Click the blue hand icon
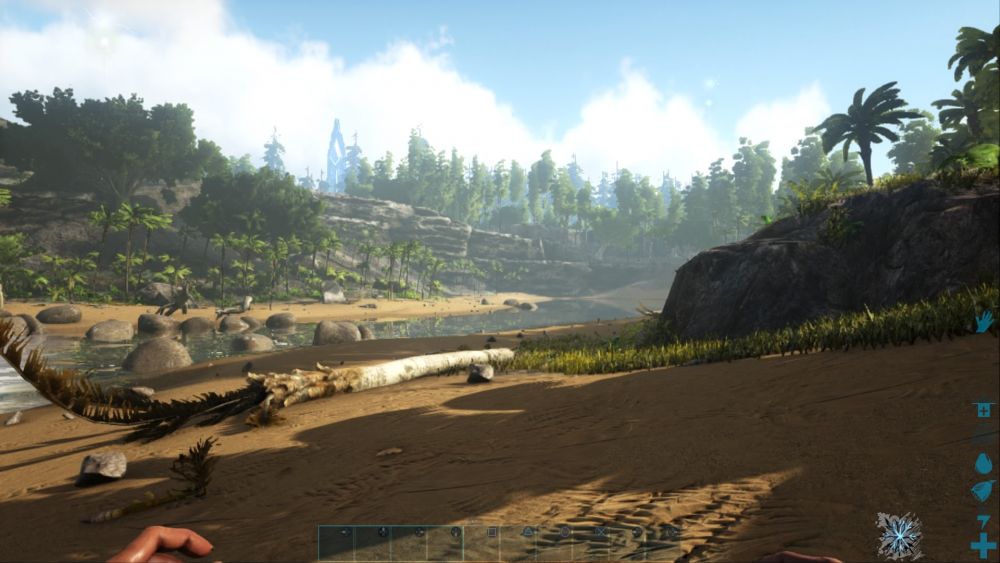Screen dimensions: 1000x563 tap(984, 321)
